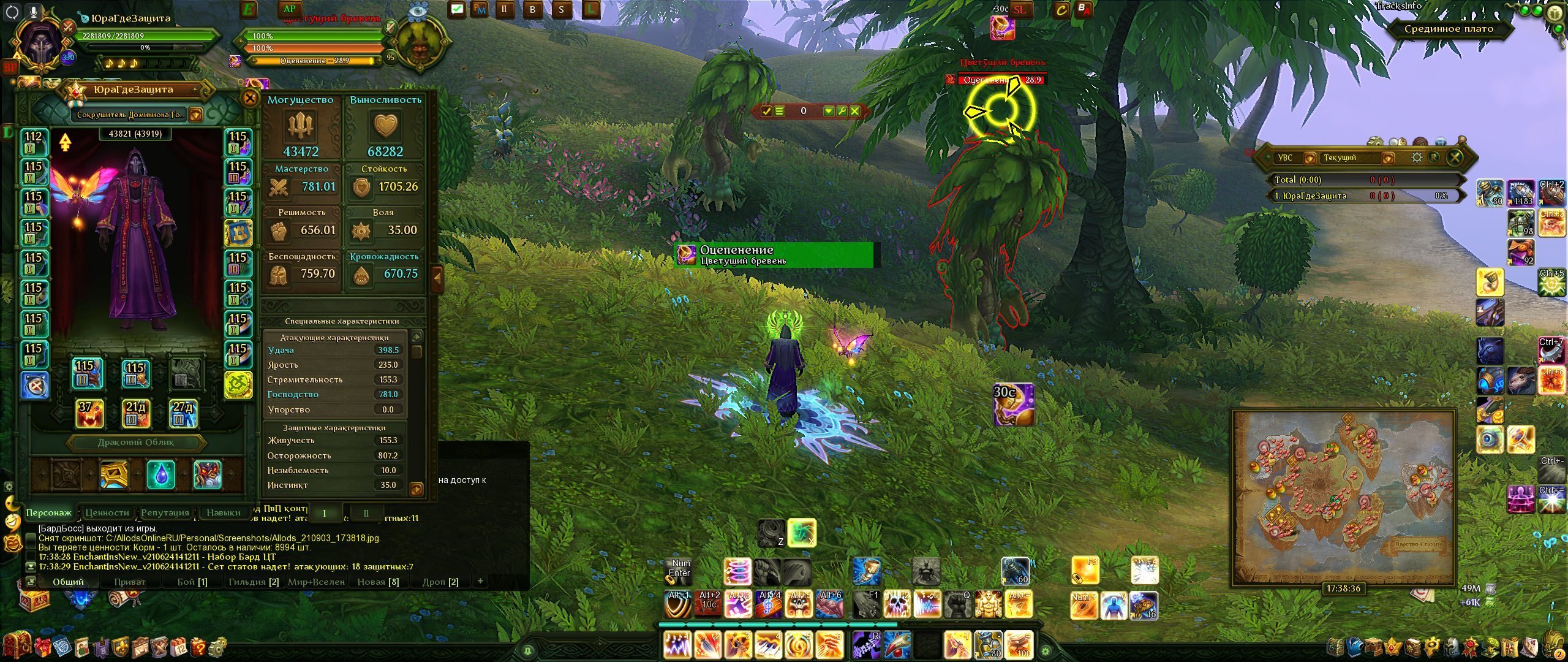The width and height of the screenshot is (1568, 662).
Task: Collapse the character stats side panel
Action: click(x=437, y=278)
